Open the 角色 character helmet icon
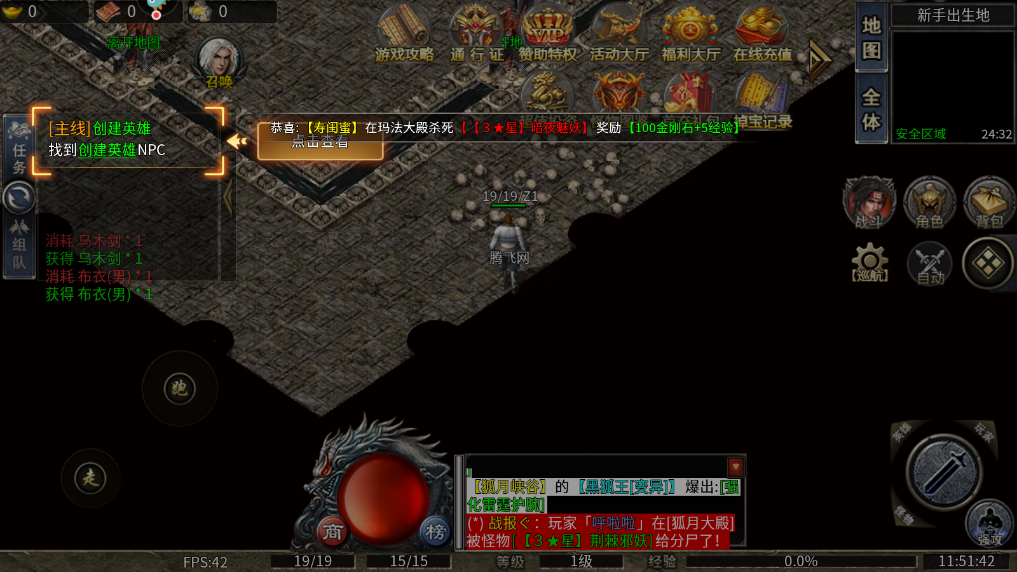Image resolution: width=1017 pixels, height=572 pixels. pos(929,203)
